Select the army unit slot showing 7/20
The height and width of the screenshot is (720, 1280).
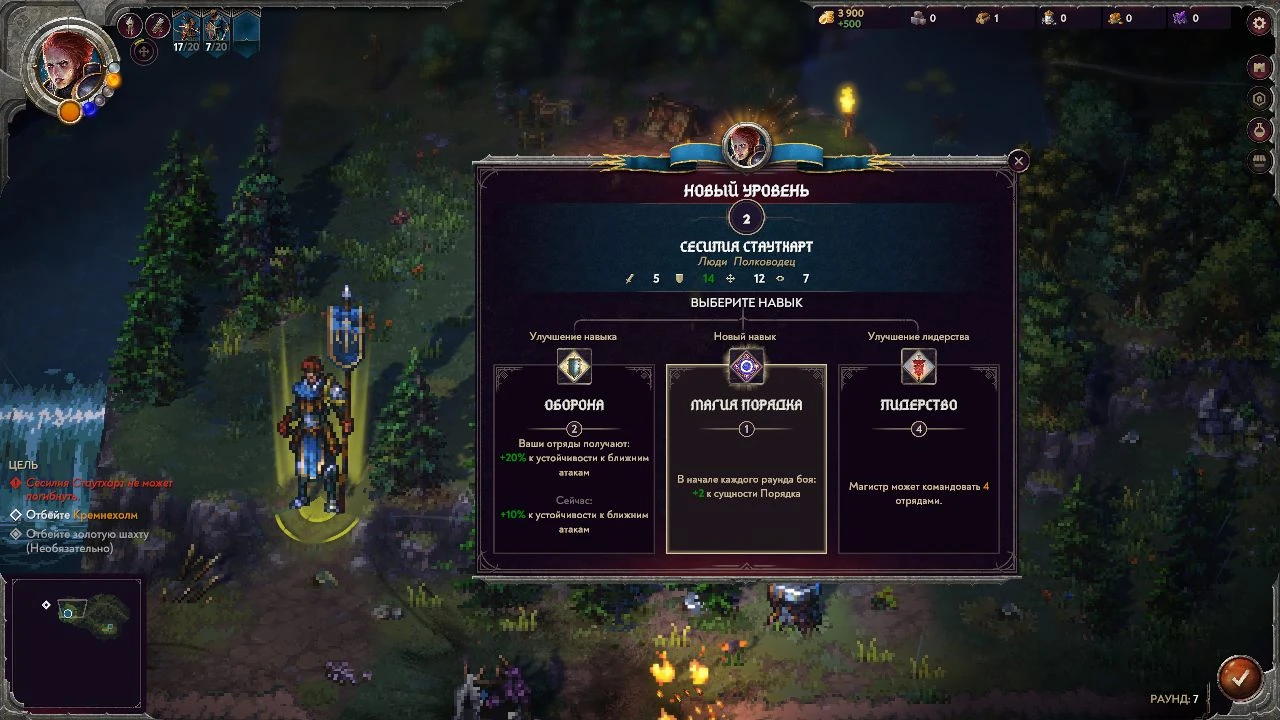(x=216, y=31)
